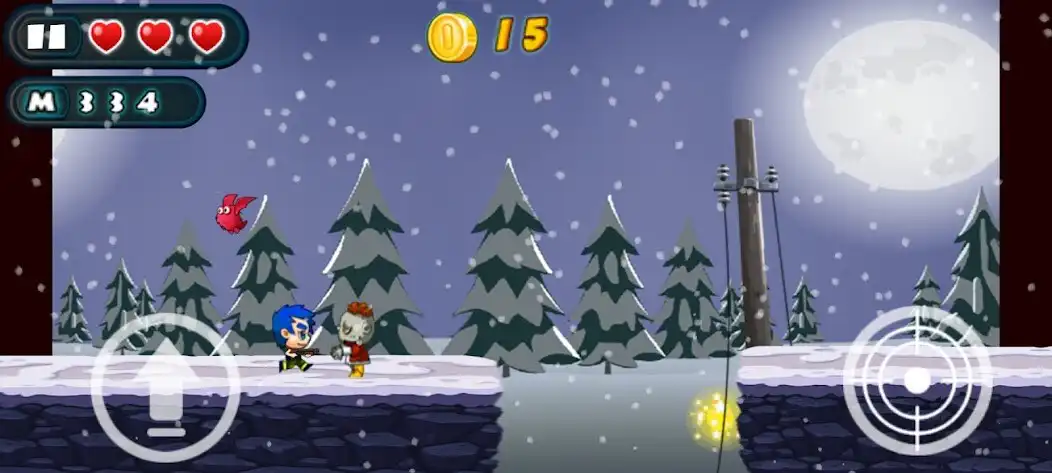This screenshot has height=473, width=1052.
Task: Pause the game with the pause button
Action: tap(46, 37)
